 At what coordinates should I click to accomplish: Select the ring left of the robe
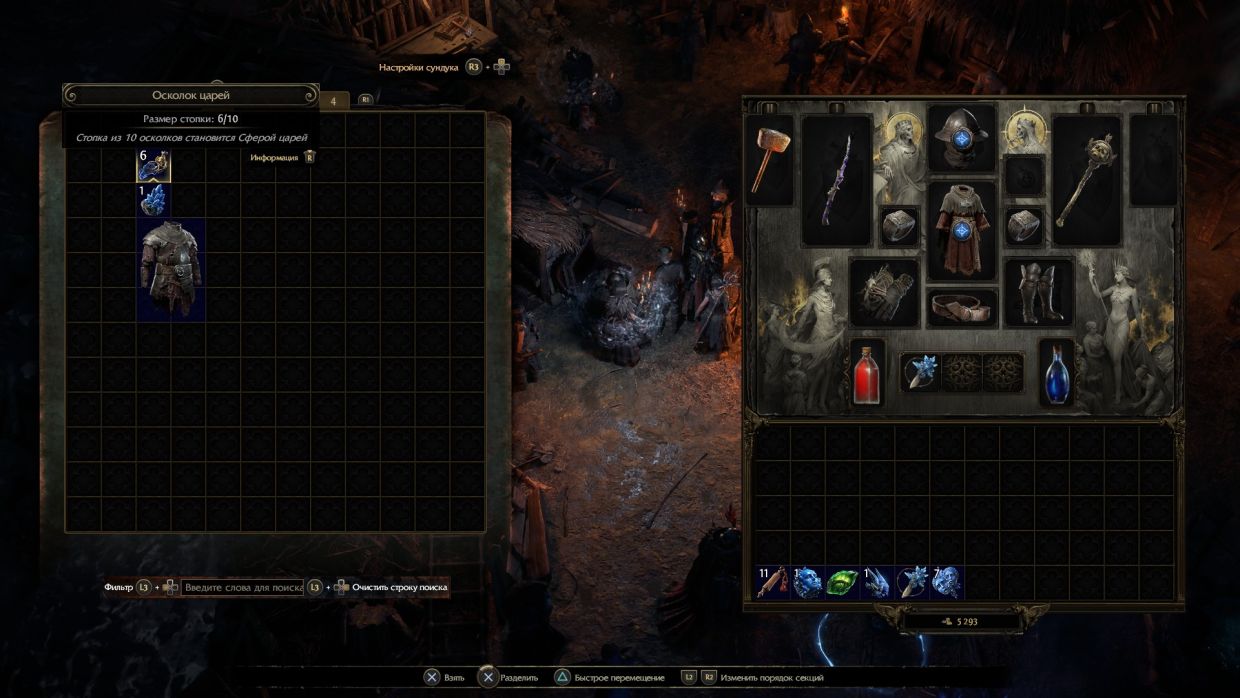900,226
